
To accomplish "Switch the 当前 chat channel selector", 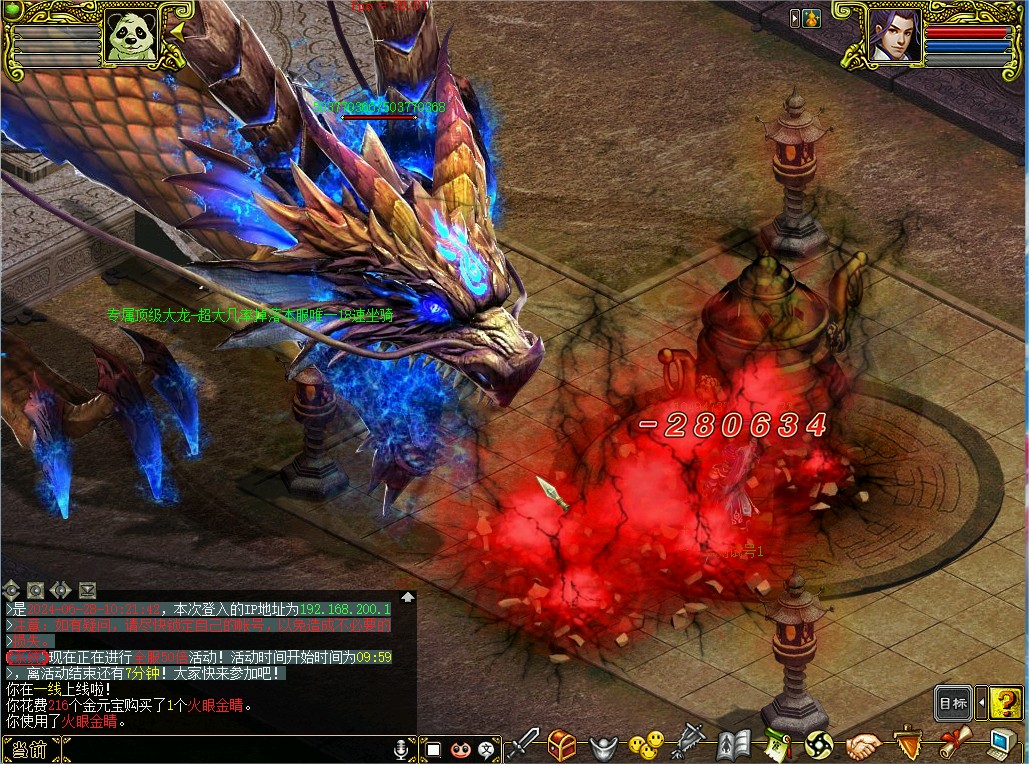I will (24, 749).
